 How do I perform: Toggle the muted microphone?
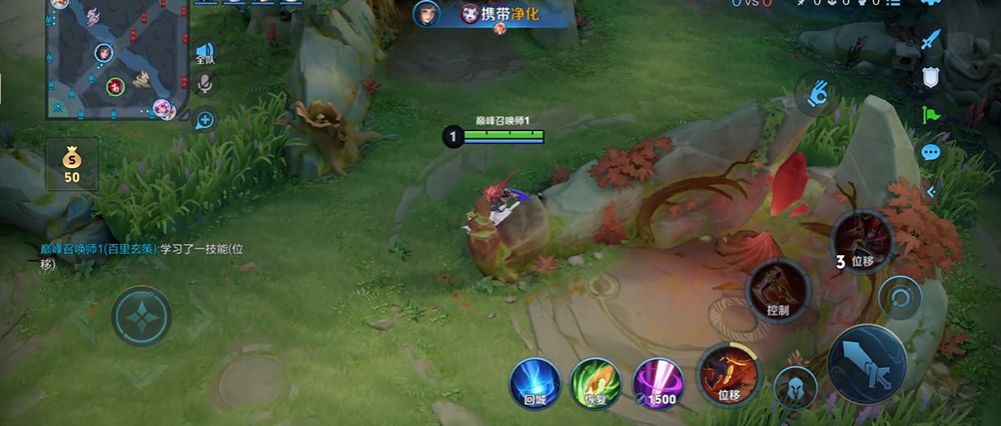pos(205,85)
